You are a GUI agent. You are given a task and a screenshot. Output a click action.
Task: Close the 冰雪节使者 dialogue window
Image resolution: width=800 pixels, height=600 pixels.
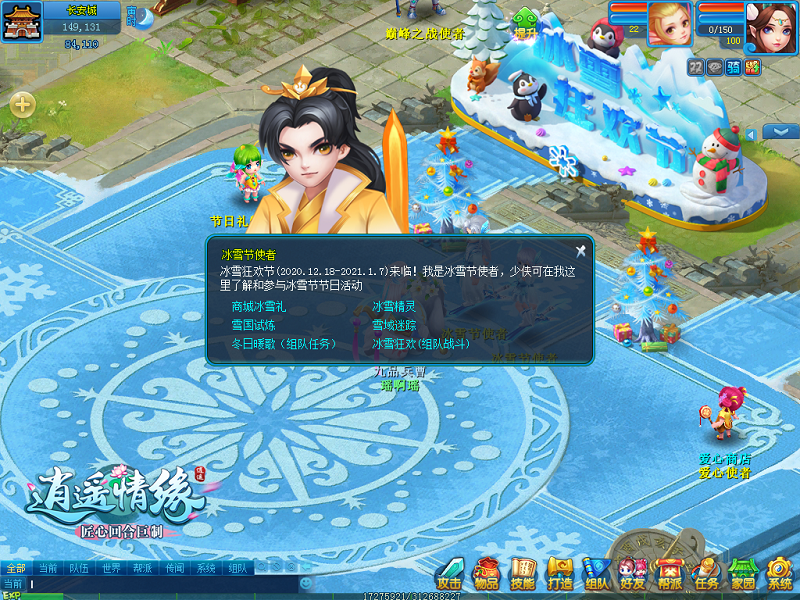click(x=580, y=251)
